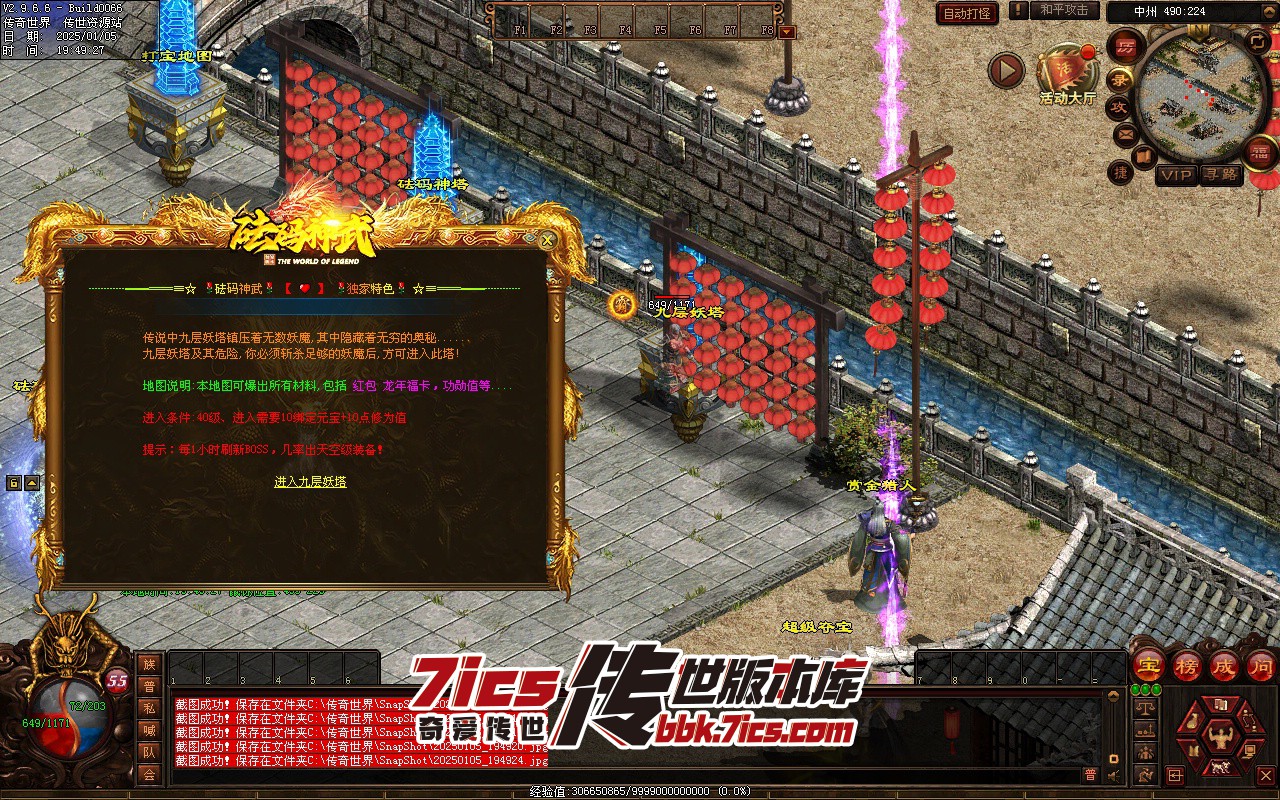Toggle the 自动打怪 auto-fight button
The width and height of the screenshot is (1280, 800).
pos(967,13)
